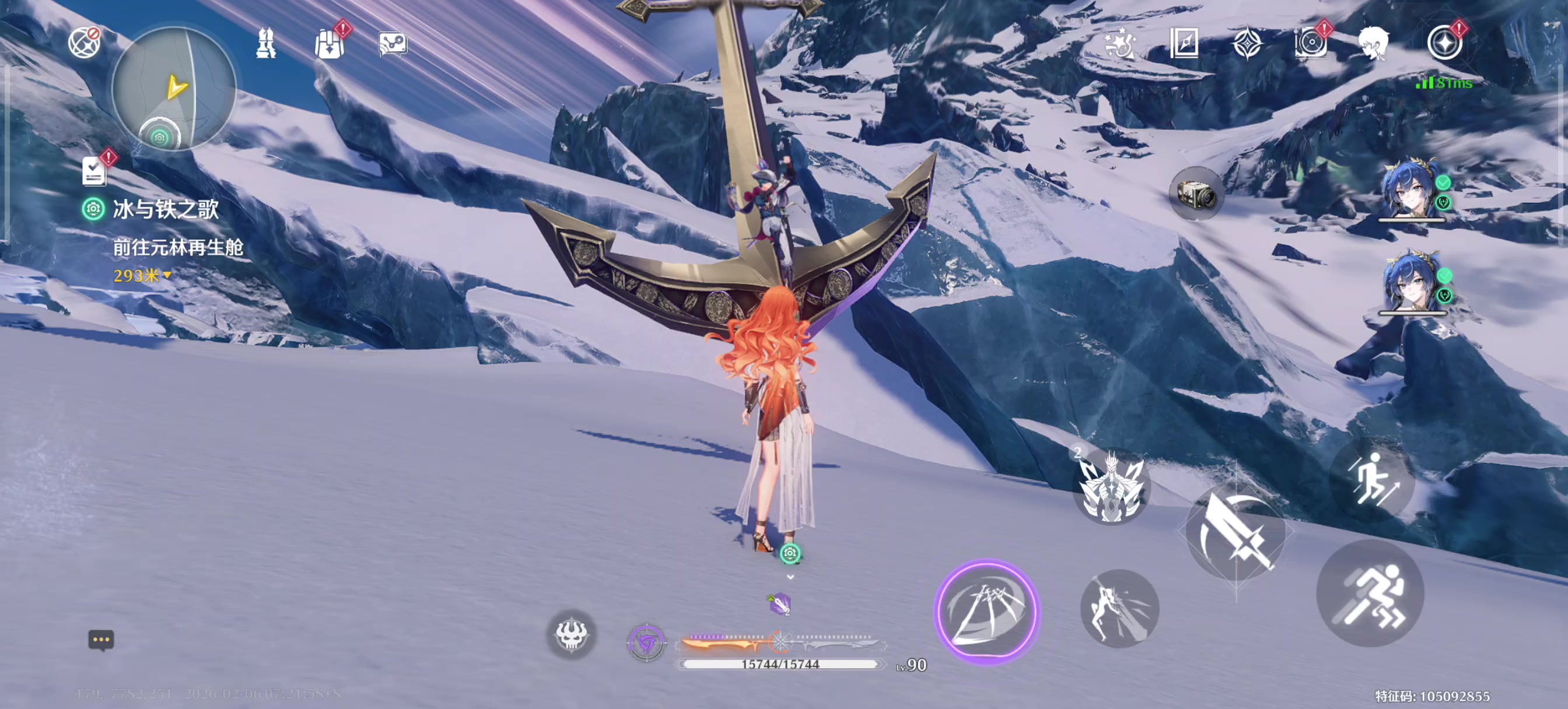Use the video camera gadget
Image resolution: width=1568 pixels, height=709 pixels.
click(x=1196, y=194)
